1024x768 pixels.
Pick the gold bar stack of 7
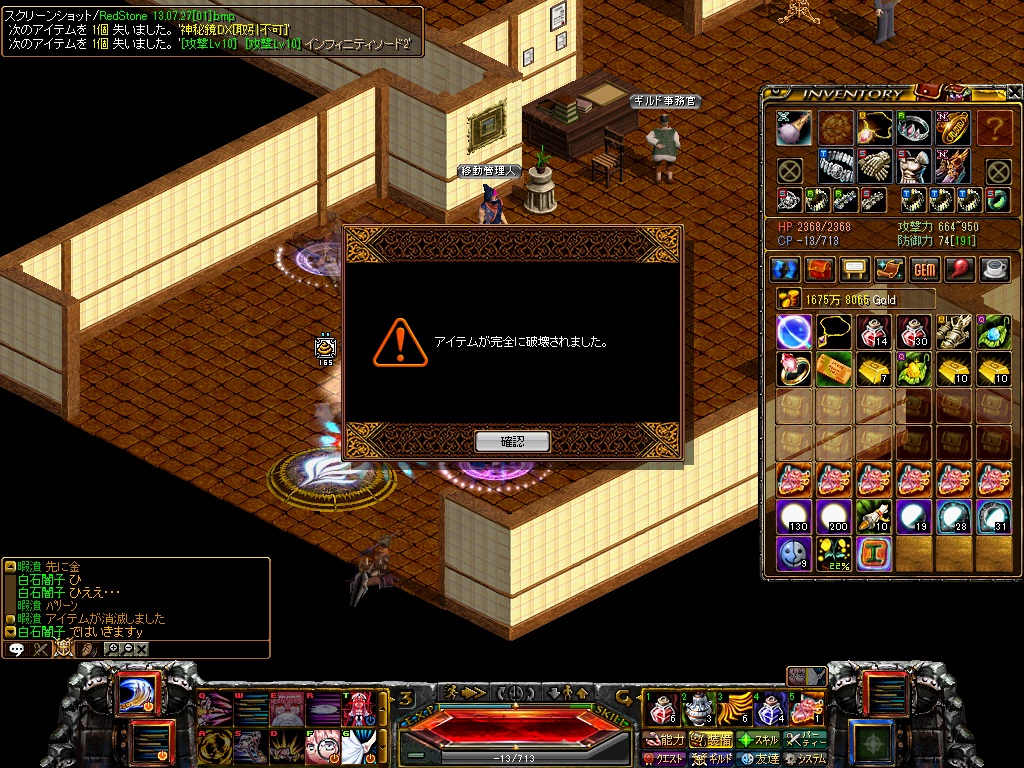[x=874, y=369]
